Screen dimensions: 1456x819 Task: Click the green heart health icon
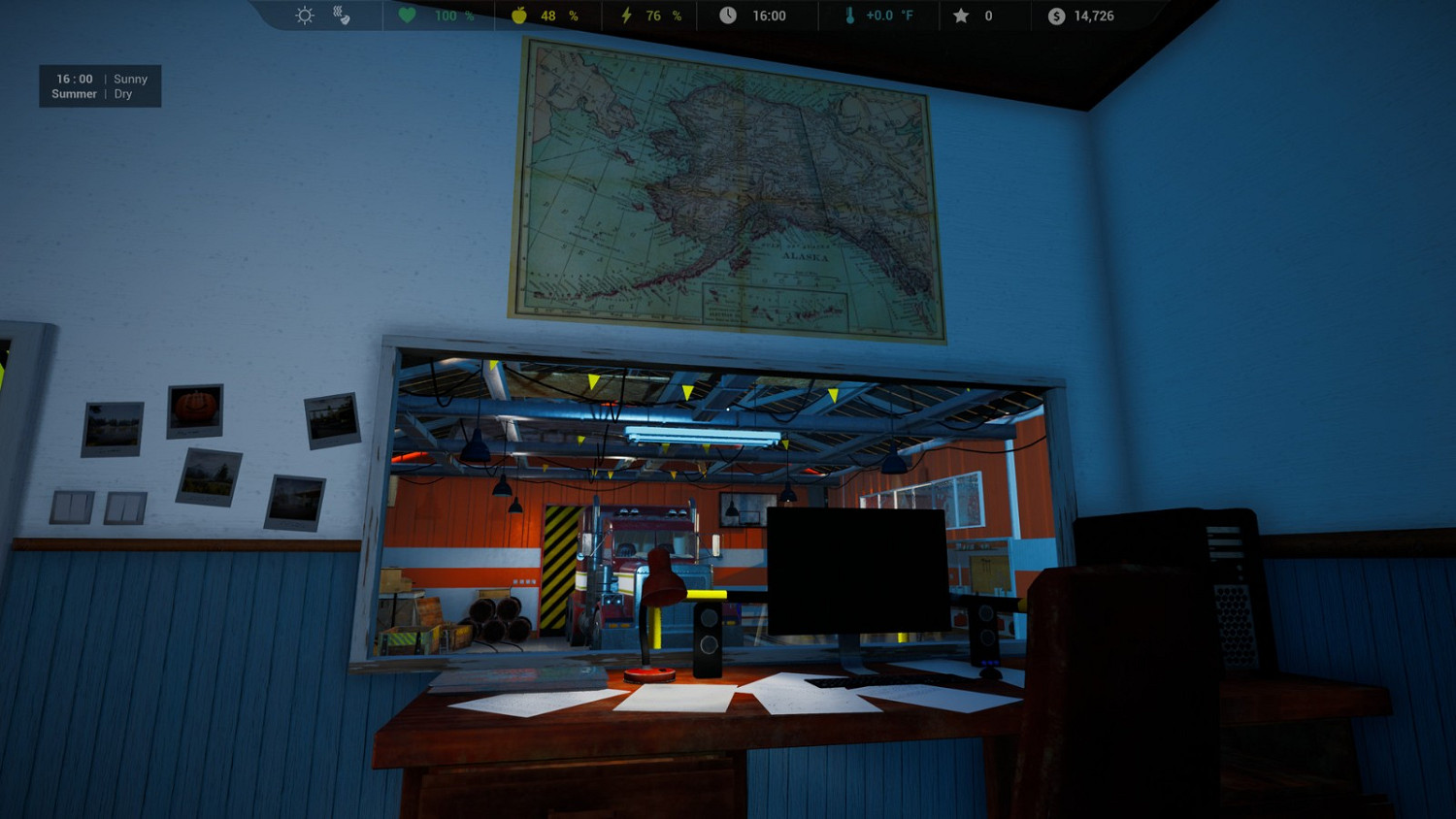tap(406, 15)
